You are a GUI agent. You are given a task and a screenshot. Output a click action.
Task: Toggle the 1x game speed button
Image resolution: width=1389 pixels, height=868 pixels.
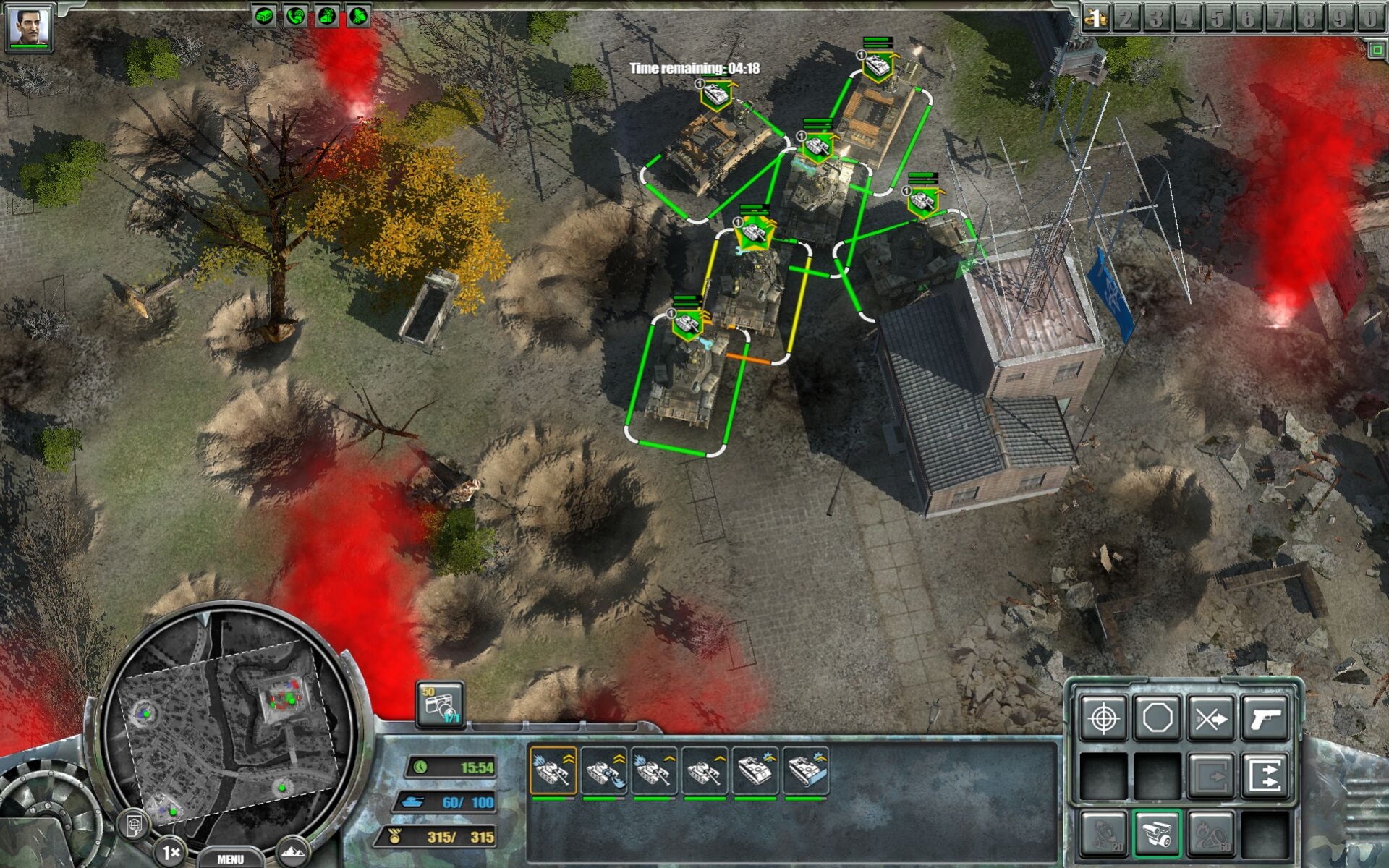[171, 853]
